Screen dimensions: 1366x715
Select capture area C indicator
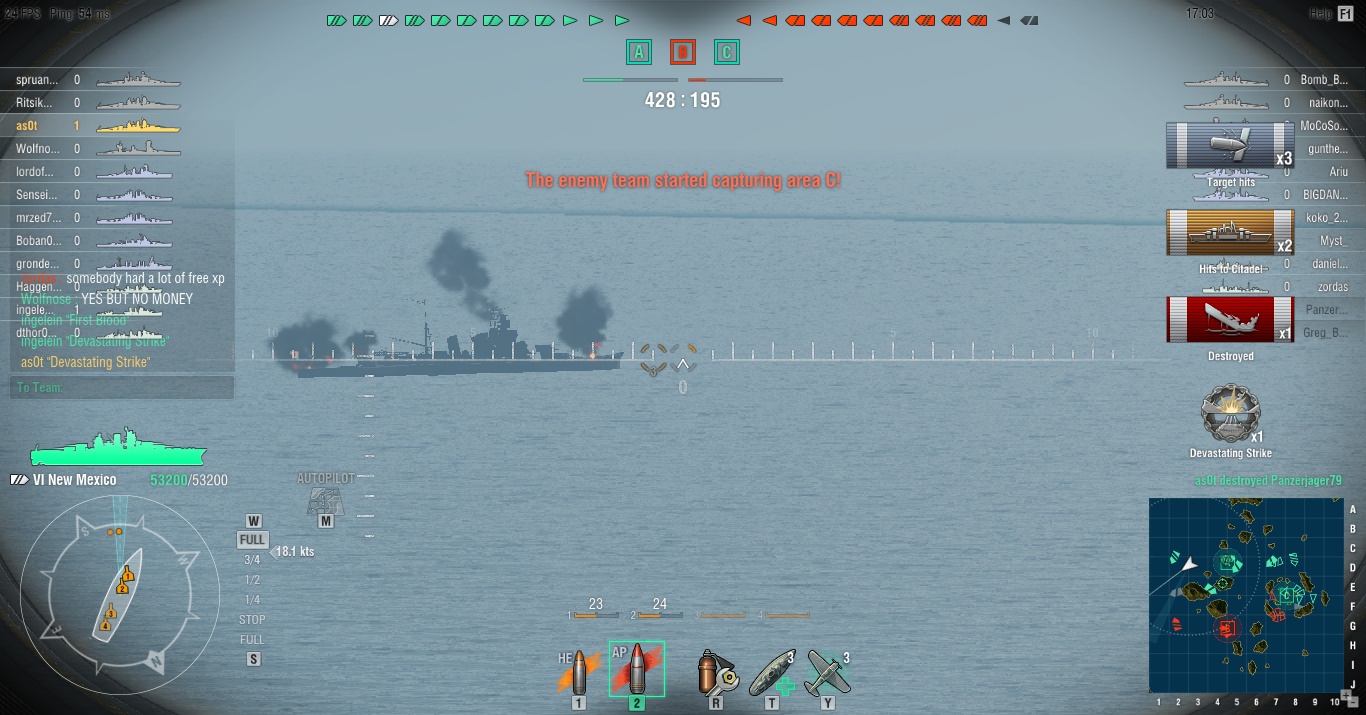point(727,52)
